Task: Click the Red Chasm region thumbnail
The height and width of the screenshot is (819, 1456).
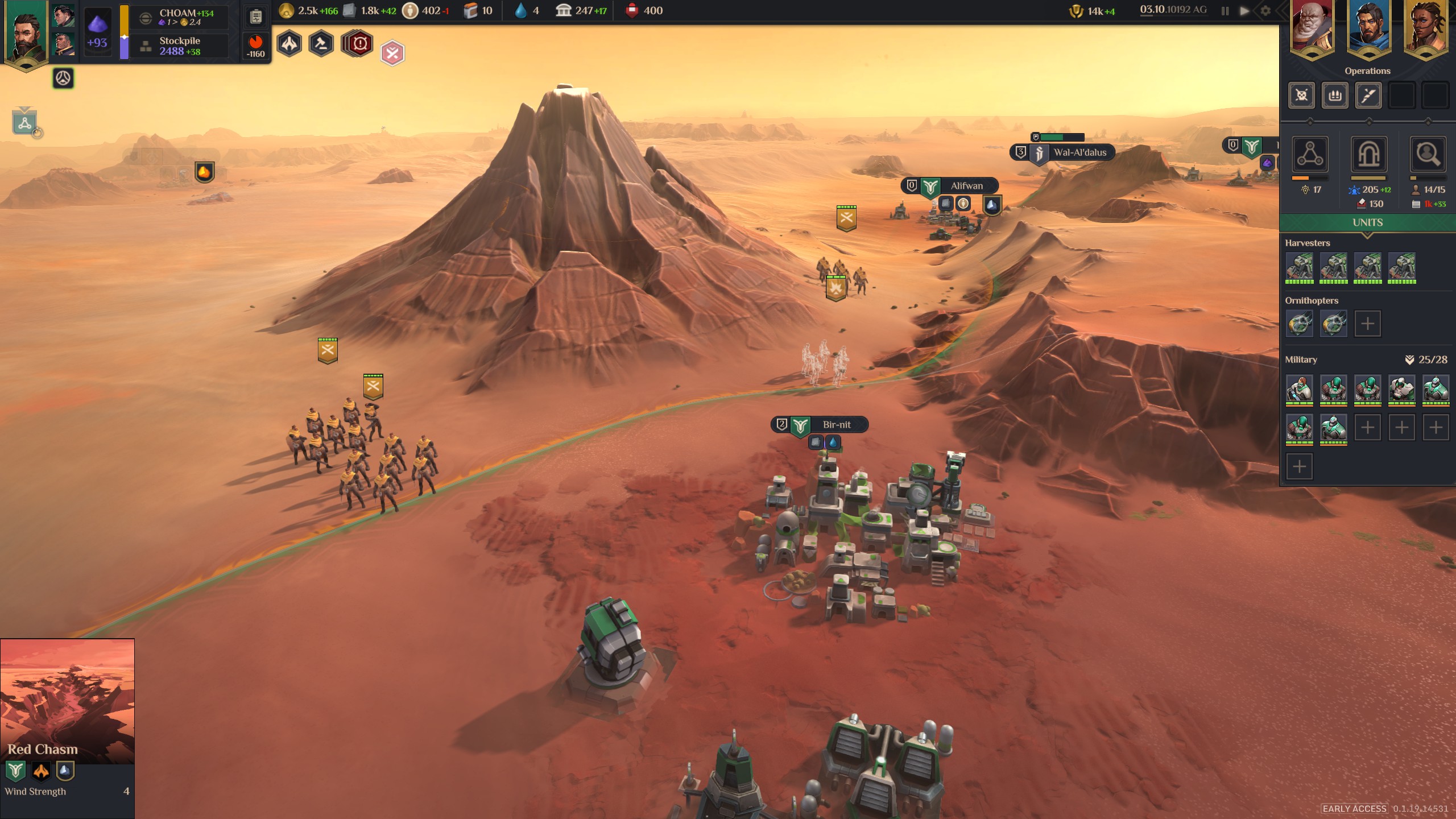Action: [67, 701]
